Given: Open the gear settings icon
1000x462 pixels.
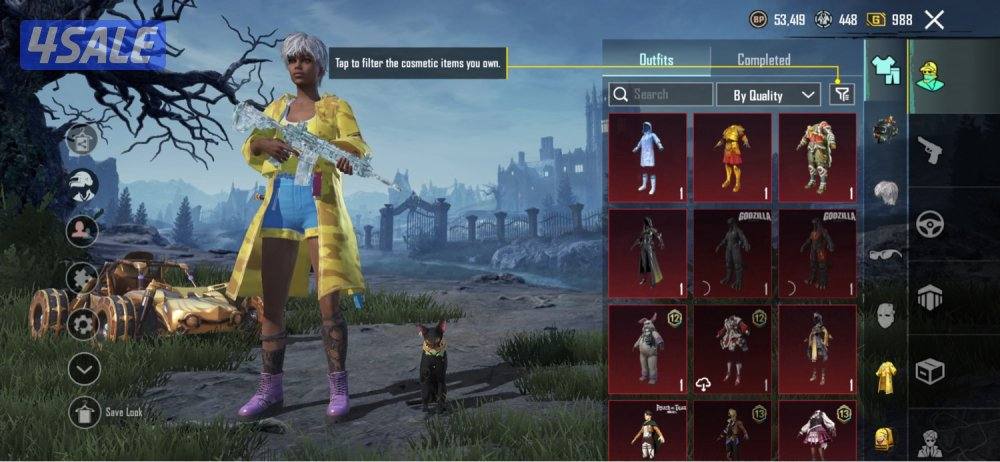Looking at the screenshot, I should [83, 324].
